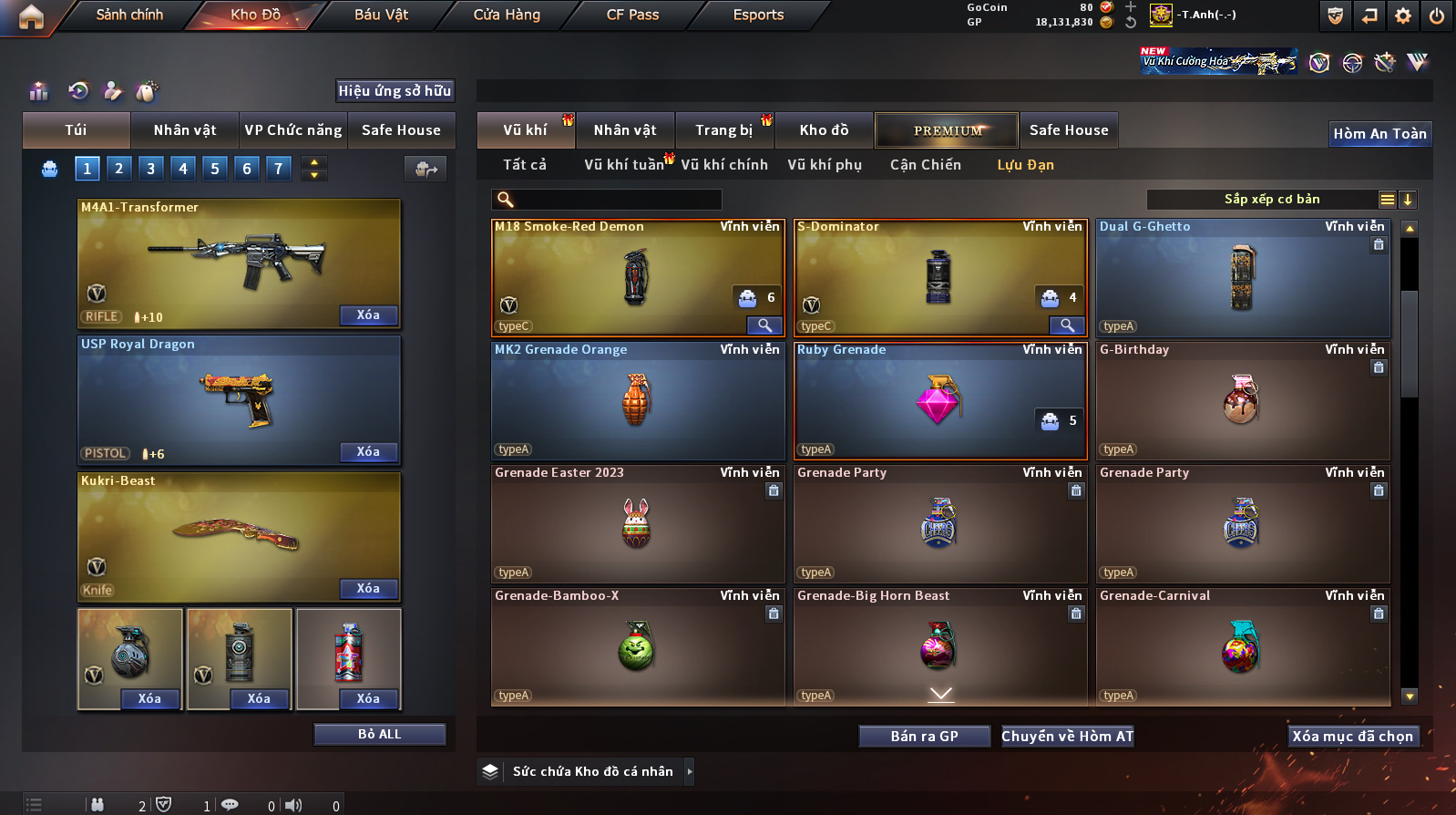Click the power exit button
The height and width of the screenshot is (815, 1456).
click(x=1436, y=15)
